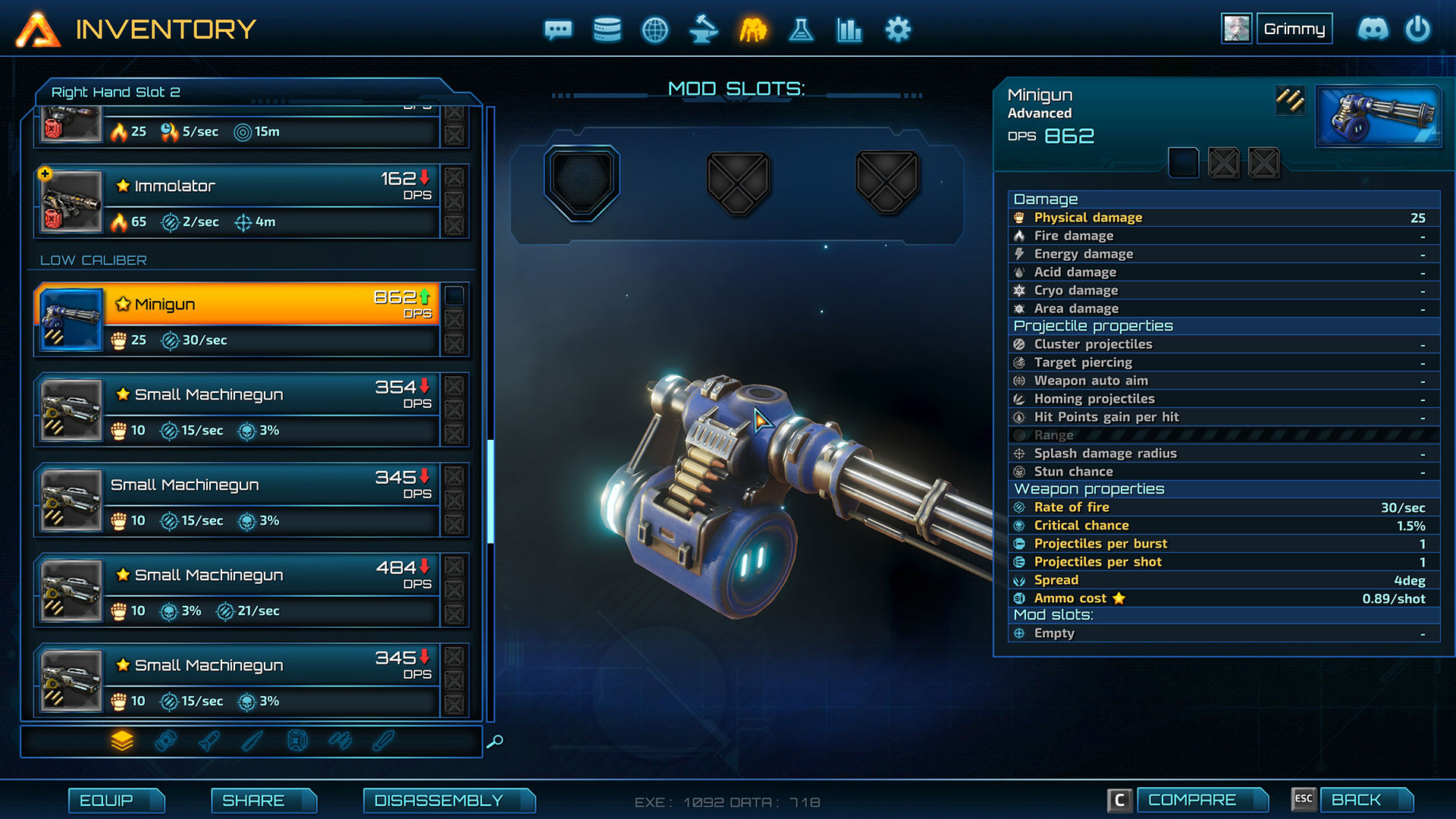1456x819 pixels.
Task: Open the globe map screen
Action: click(655, 30)
